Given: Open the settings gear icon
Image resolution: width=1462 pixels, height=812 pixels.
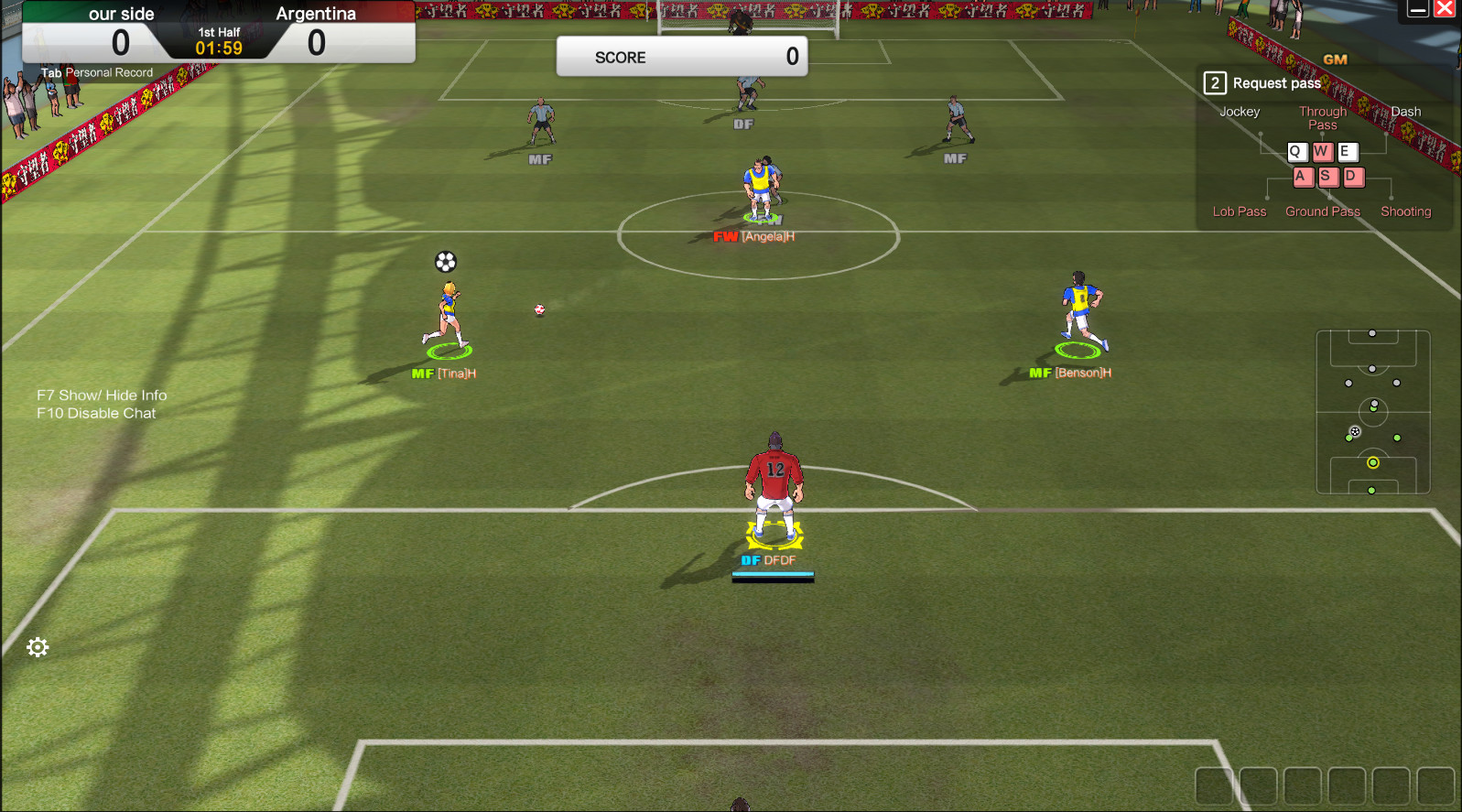Looking at the screenshot, I should [37, 647].
